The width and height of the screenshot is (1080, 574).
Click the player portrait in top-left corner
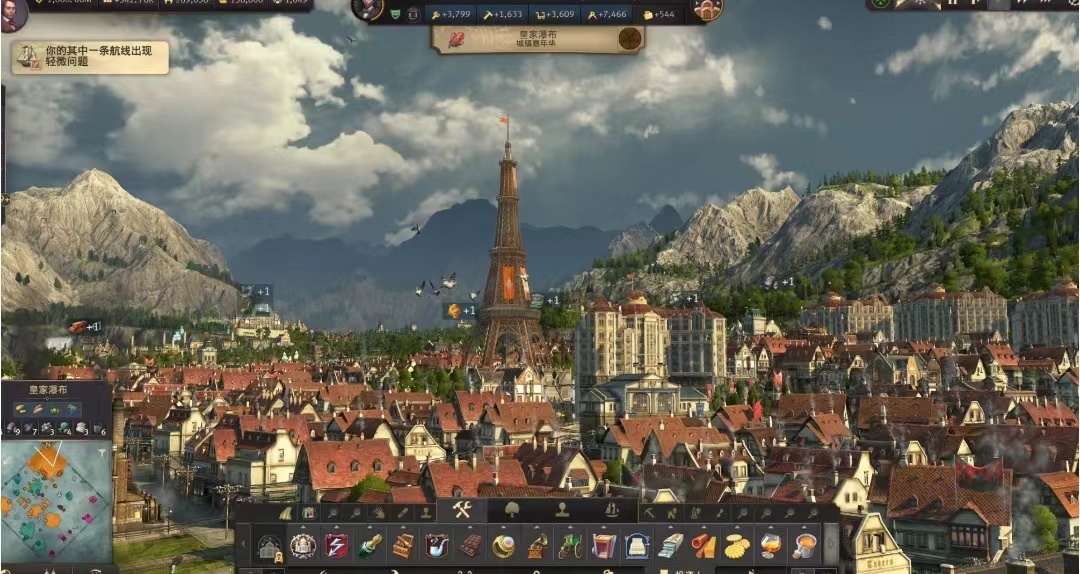pyautogui.click(x=13, y=14)
